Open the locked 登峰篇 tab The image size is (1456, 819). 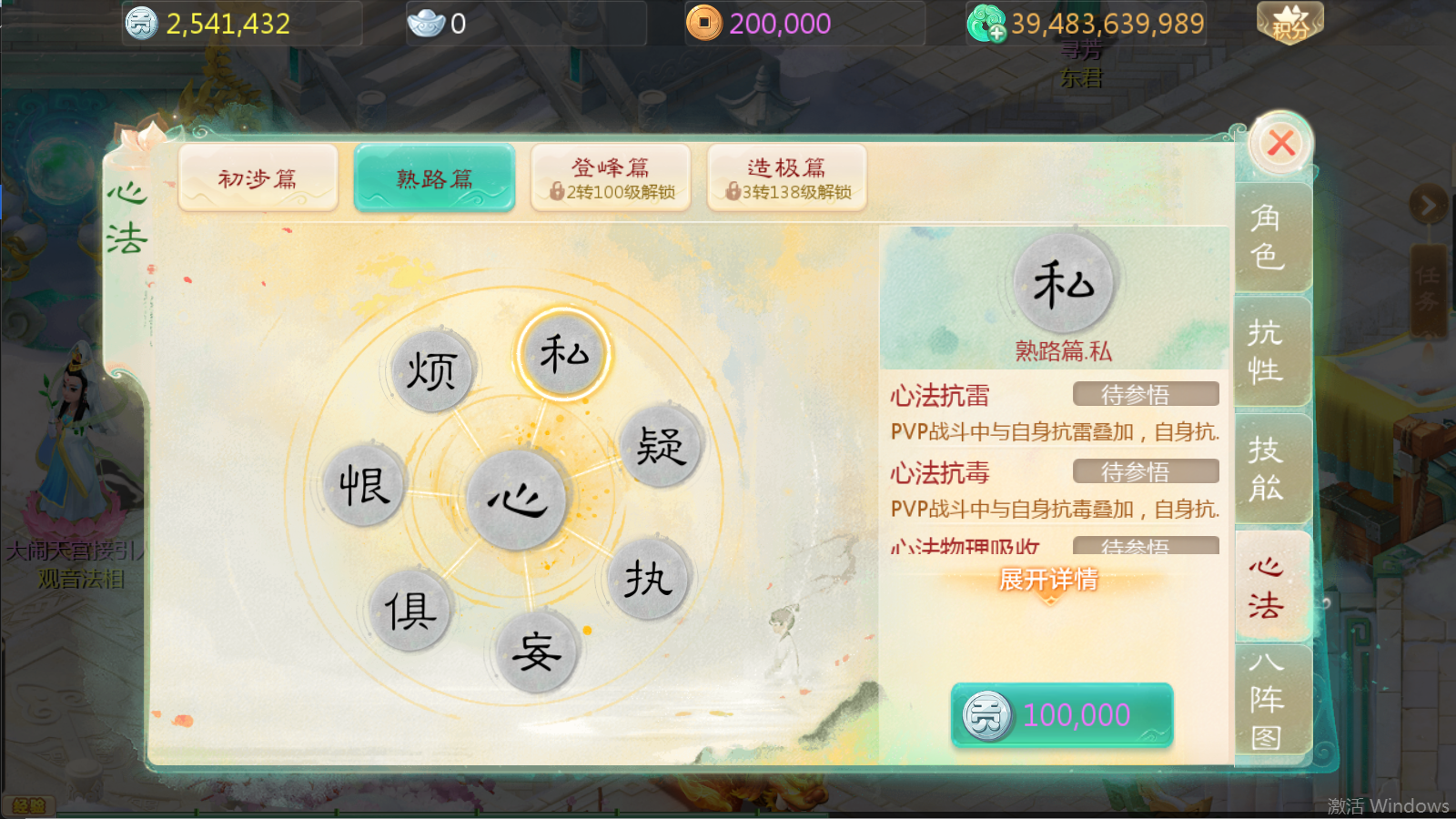point(611,177)
